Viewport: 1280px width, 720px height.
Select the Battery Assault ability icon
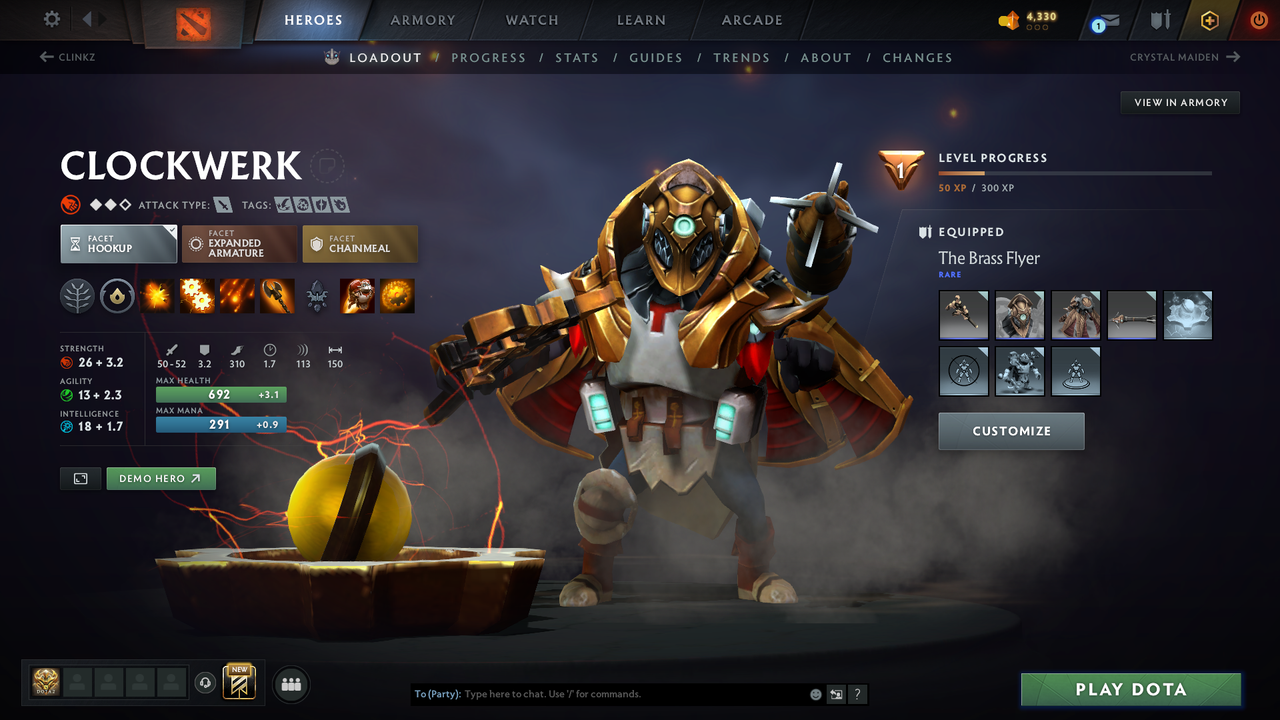click(157, 295)
